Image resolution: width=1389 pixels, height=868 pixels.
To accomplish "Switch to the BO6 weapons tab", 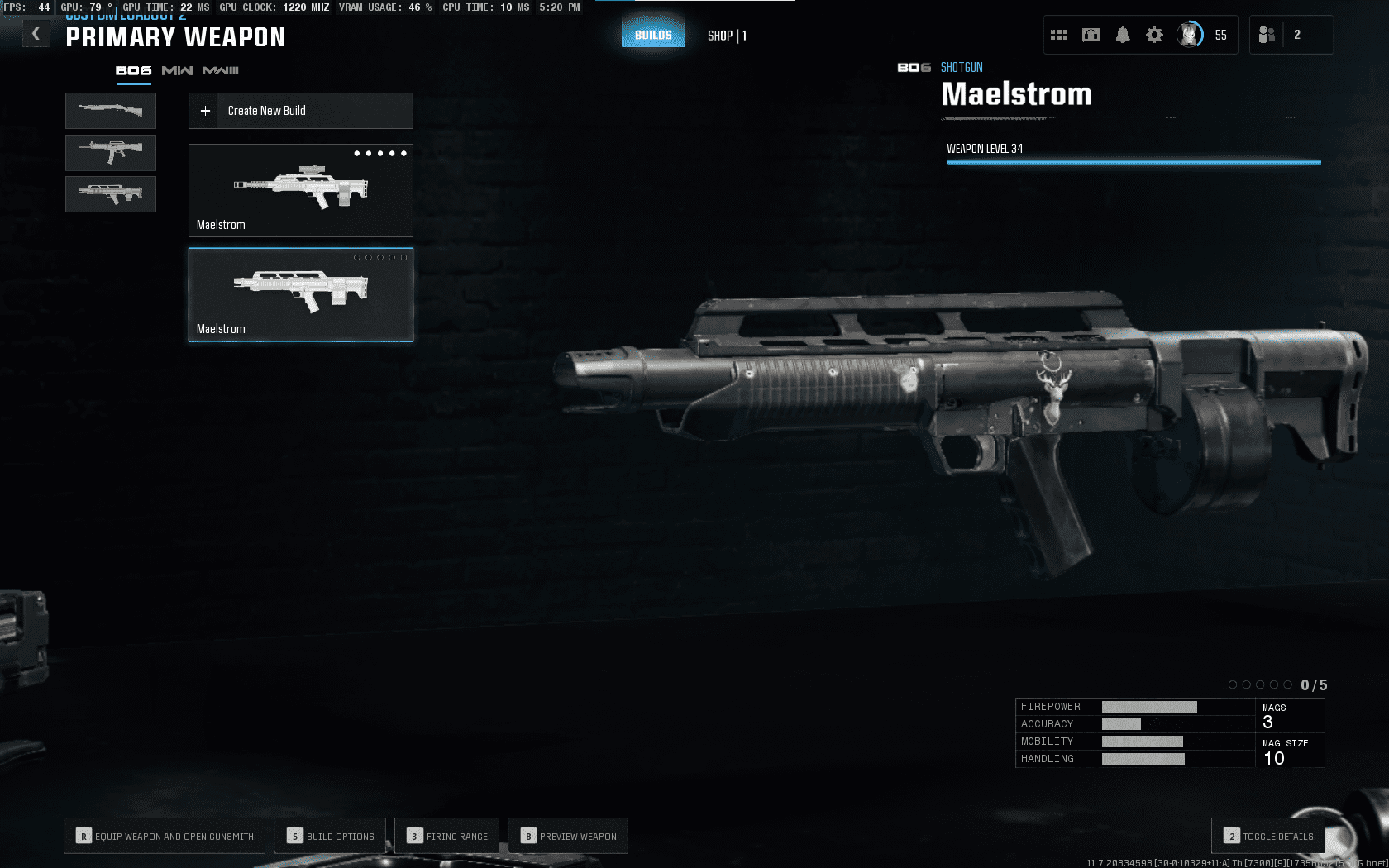I will coord(133,71).
